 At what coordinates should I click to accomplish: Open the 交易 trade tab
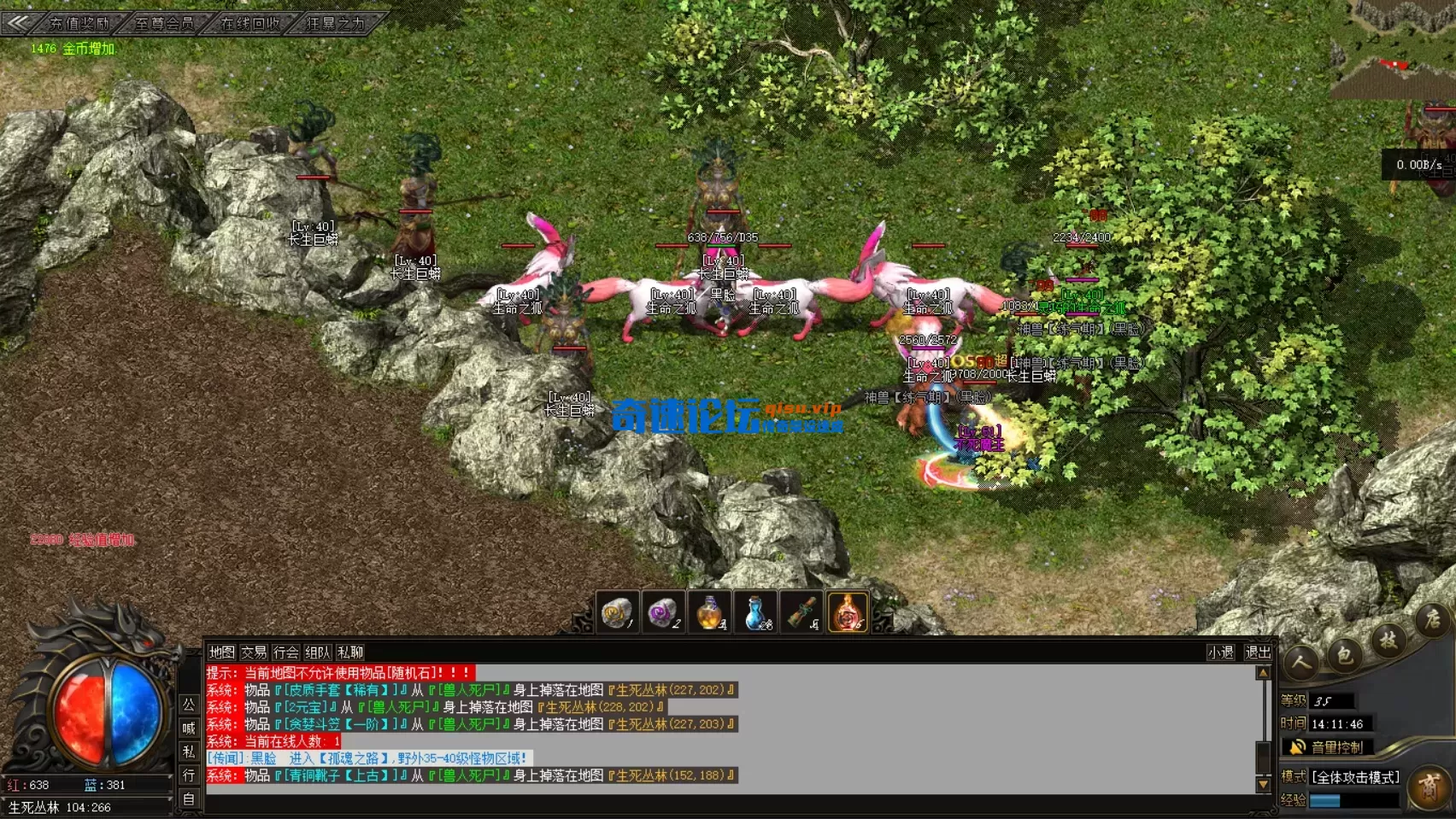point(254,652)
